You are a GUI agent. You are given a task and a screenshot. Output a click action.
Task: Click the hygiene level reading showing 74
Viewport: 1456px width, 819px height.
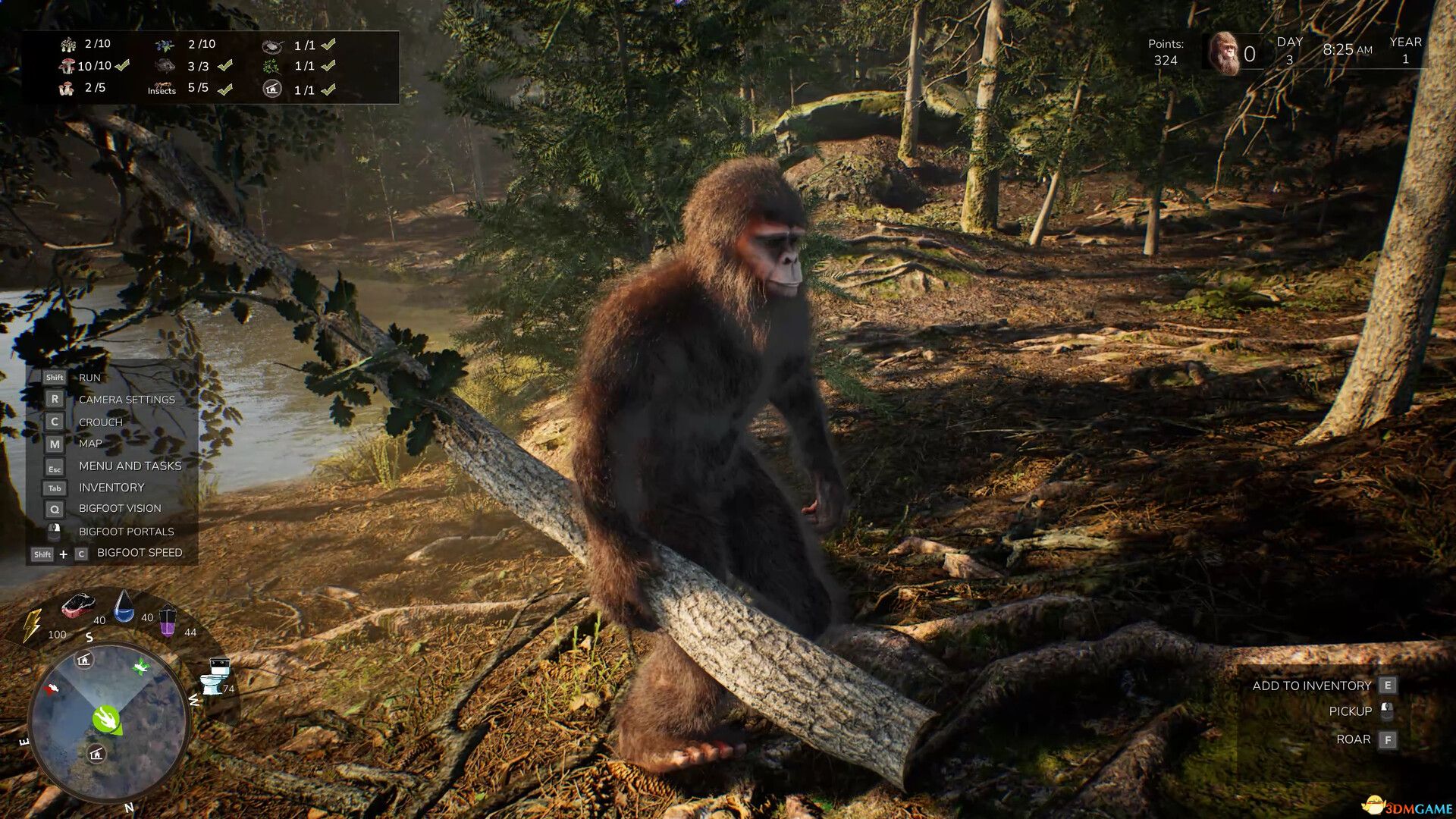pyautogui.click(x=228, y=689)
